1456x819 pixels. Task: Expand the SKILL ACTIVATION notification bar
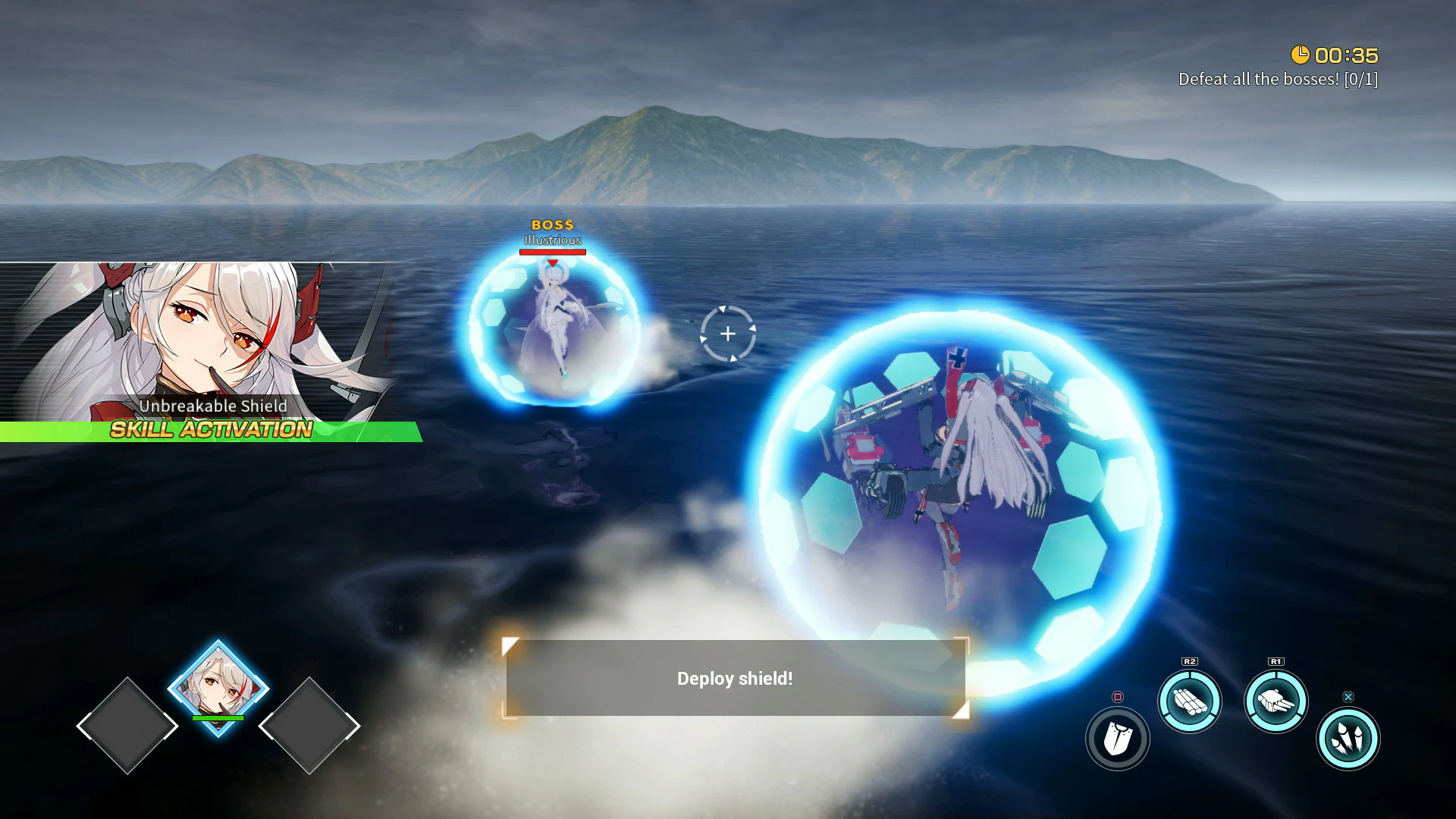210,431
